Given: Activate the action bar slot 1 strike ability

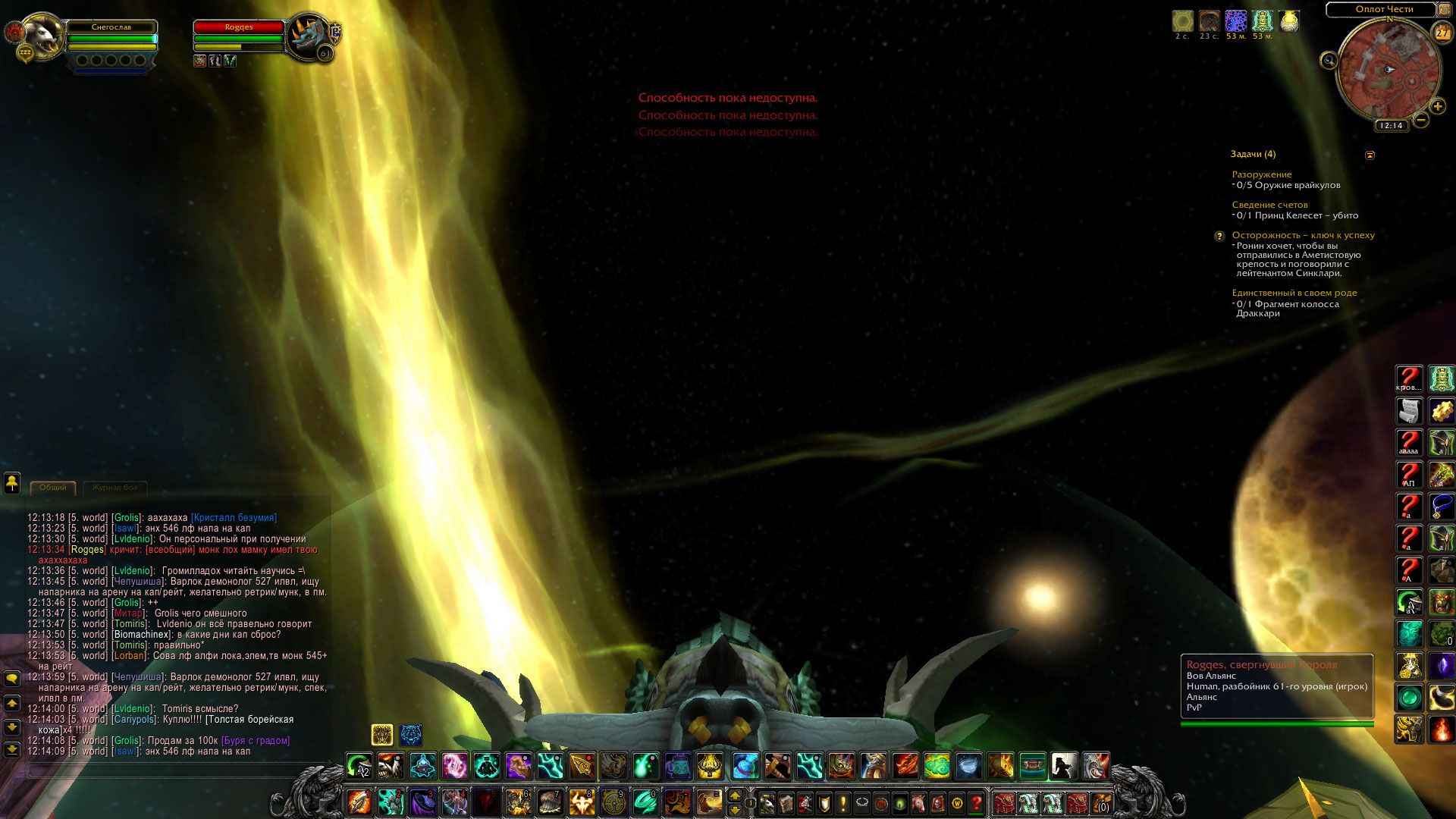Looking at the screenshot, I should (x=359, y=802).
